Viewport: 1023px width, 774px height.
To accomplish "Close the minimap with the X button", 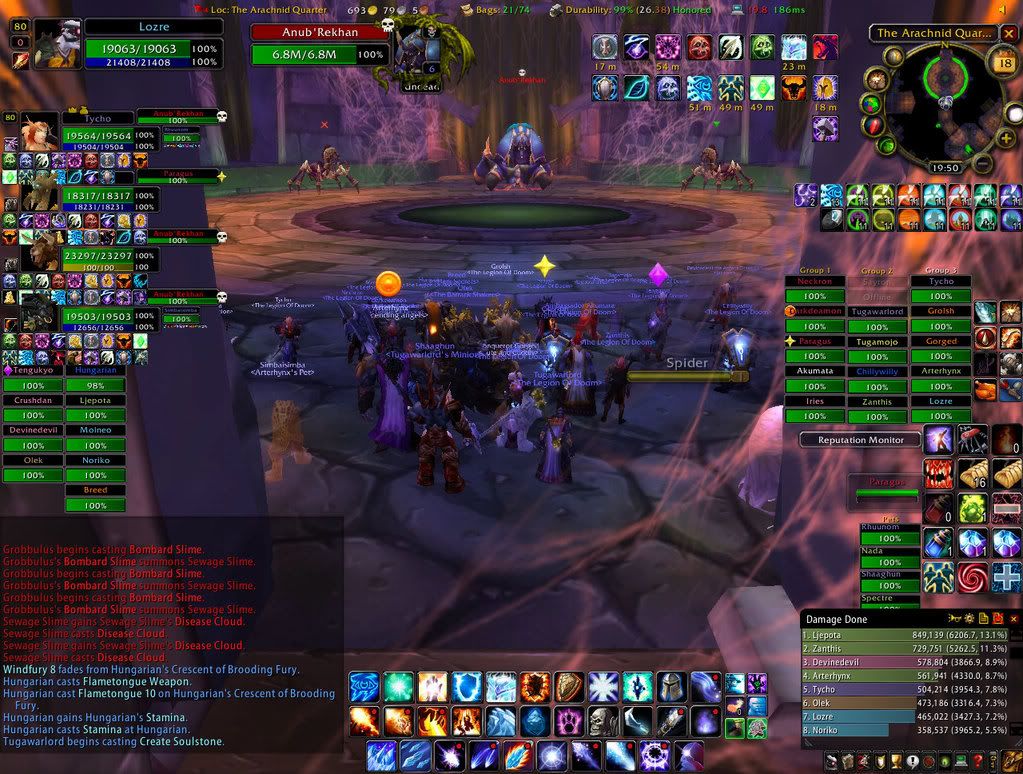I will click(x=1008, y=33).
